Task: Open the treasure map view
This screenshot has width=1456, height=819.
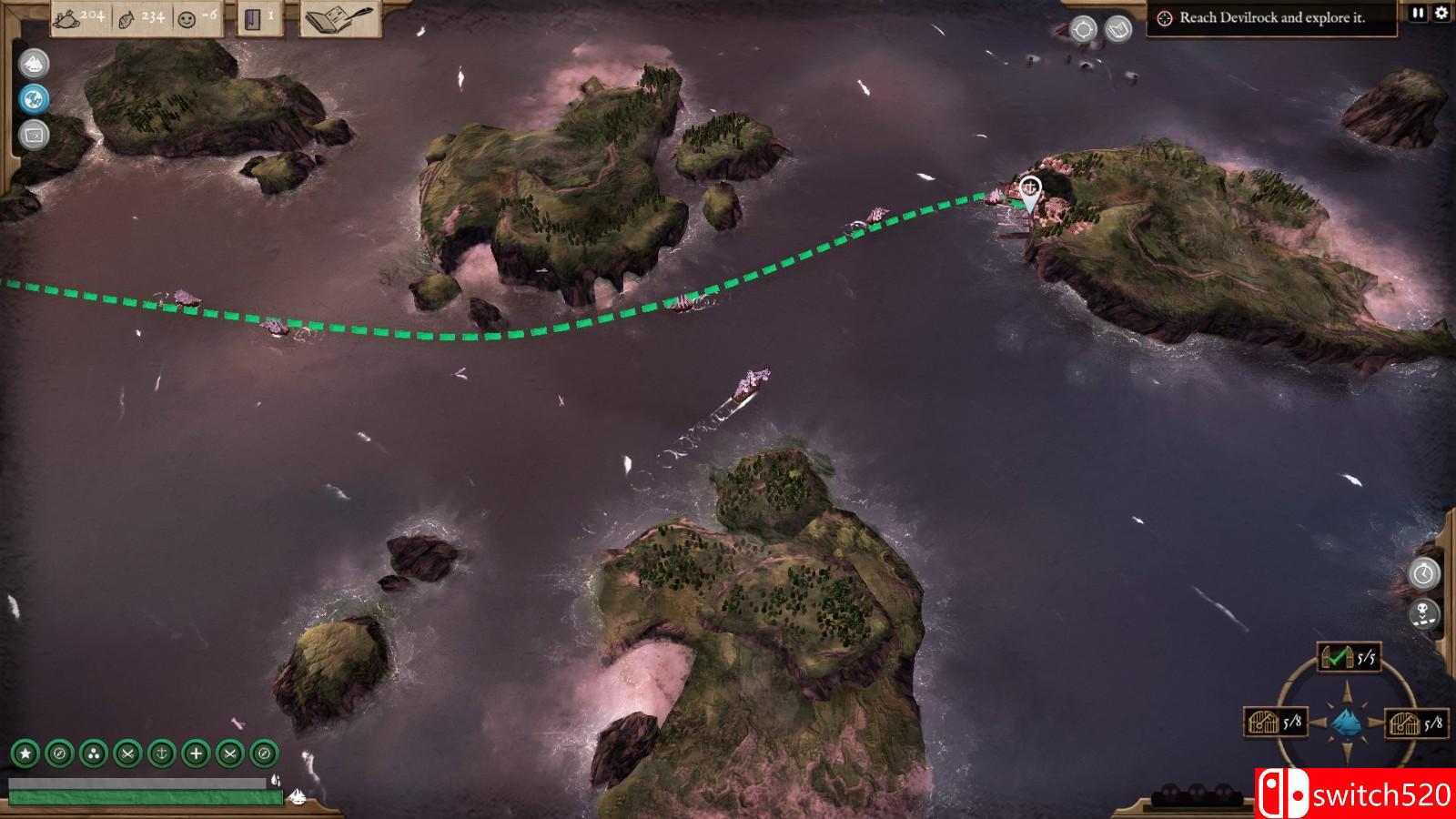Action: tap(34, 135)
